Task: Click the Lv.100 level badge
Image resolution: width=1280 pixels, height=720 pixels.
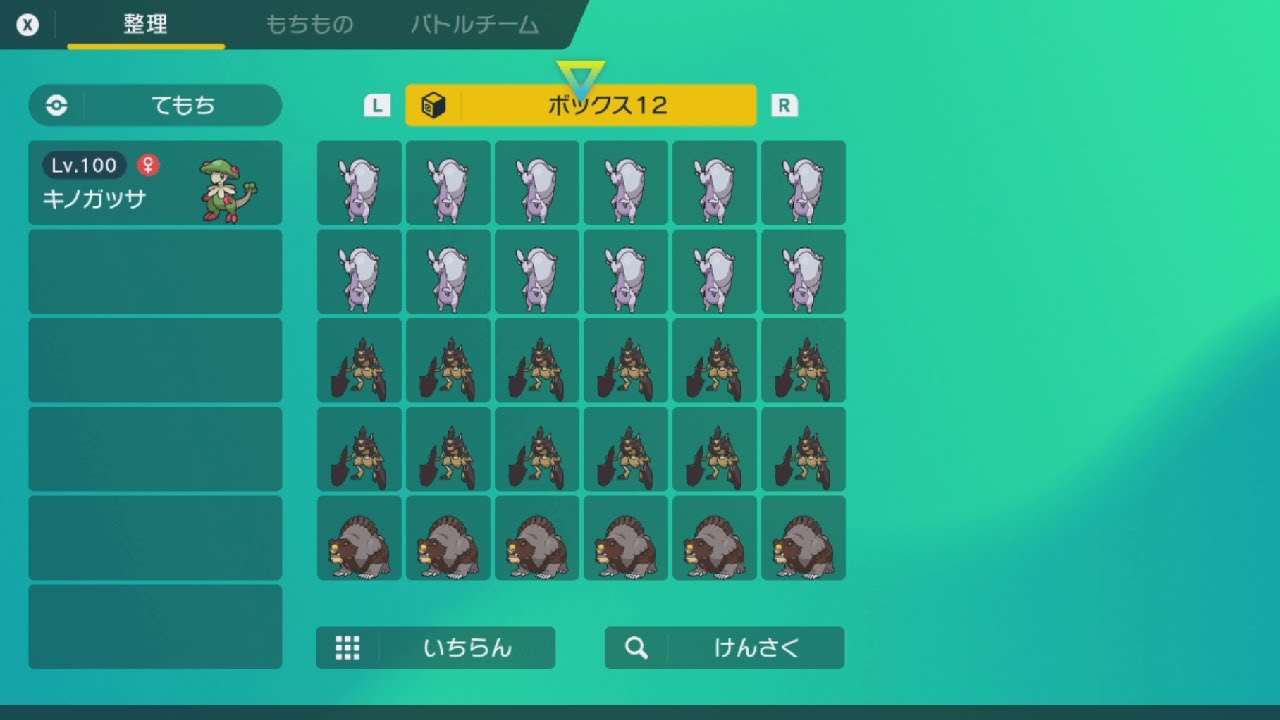Action: click(x=83, y=165)
